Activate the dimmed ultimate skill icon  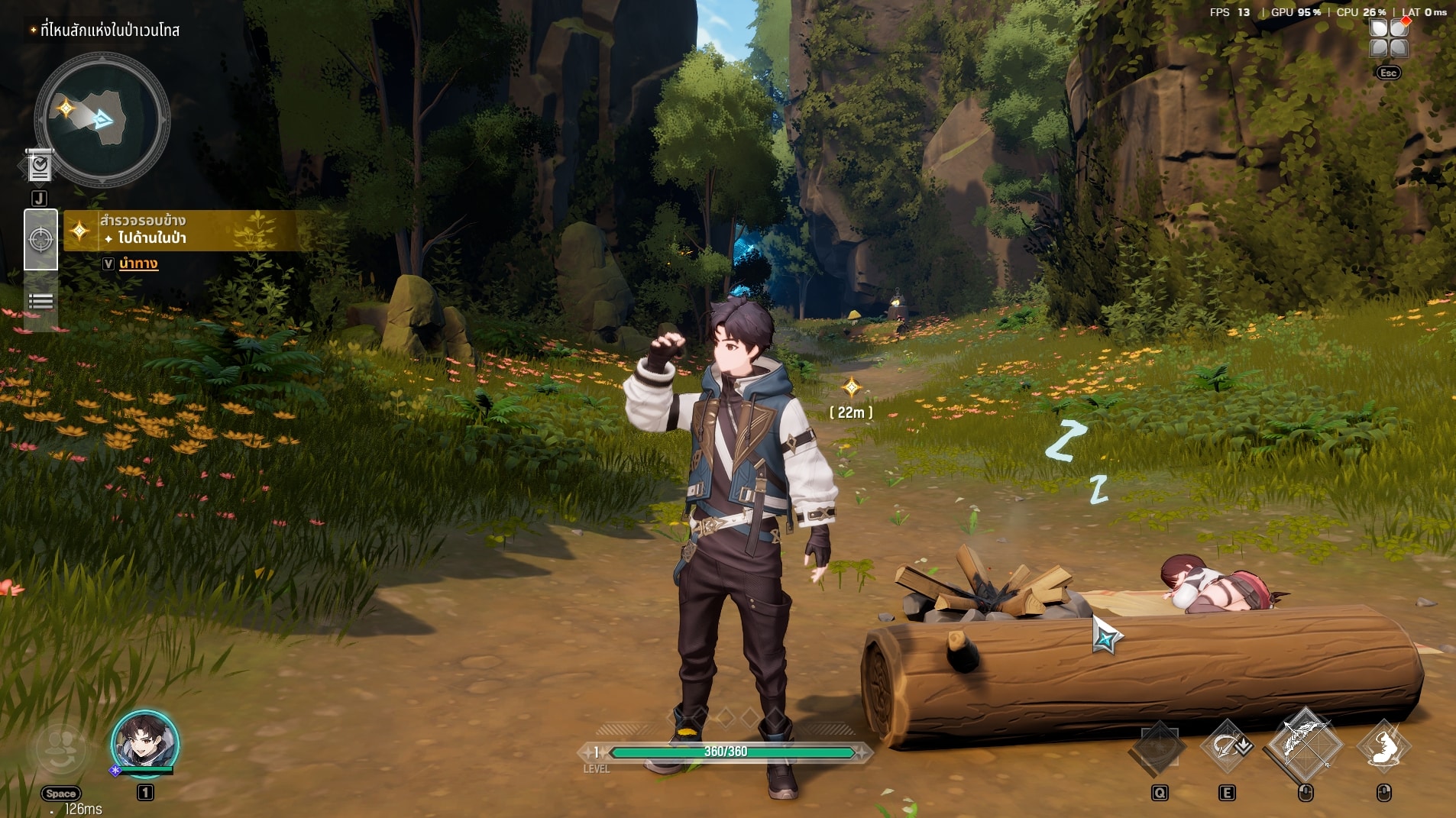tap(1158, 747)
